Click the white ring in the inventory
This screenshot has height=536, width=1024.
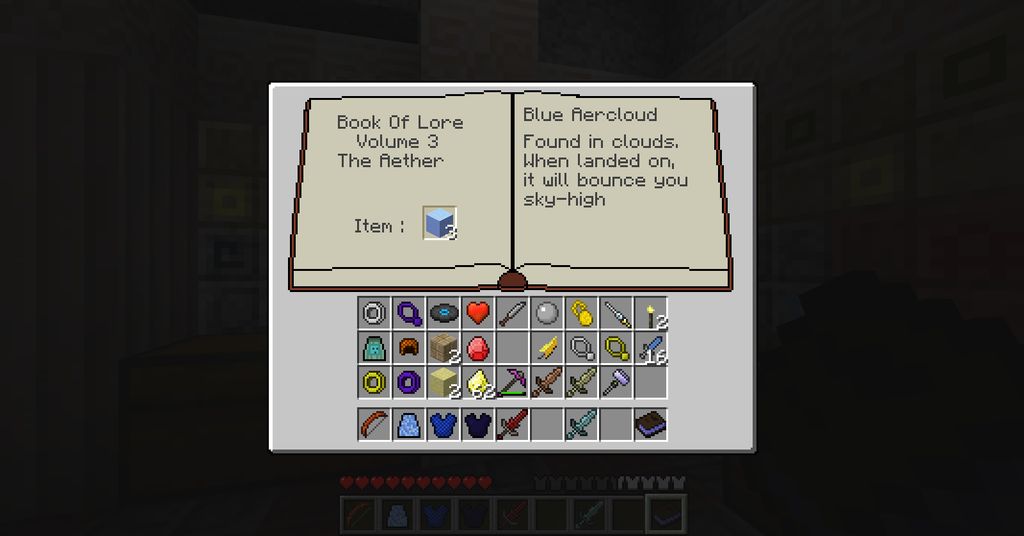pyautogui.click(x=375, y=314)
